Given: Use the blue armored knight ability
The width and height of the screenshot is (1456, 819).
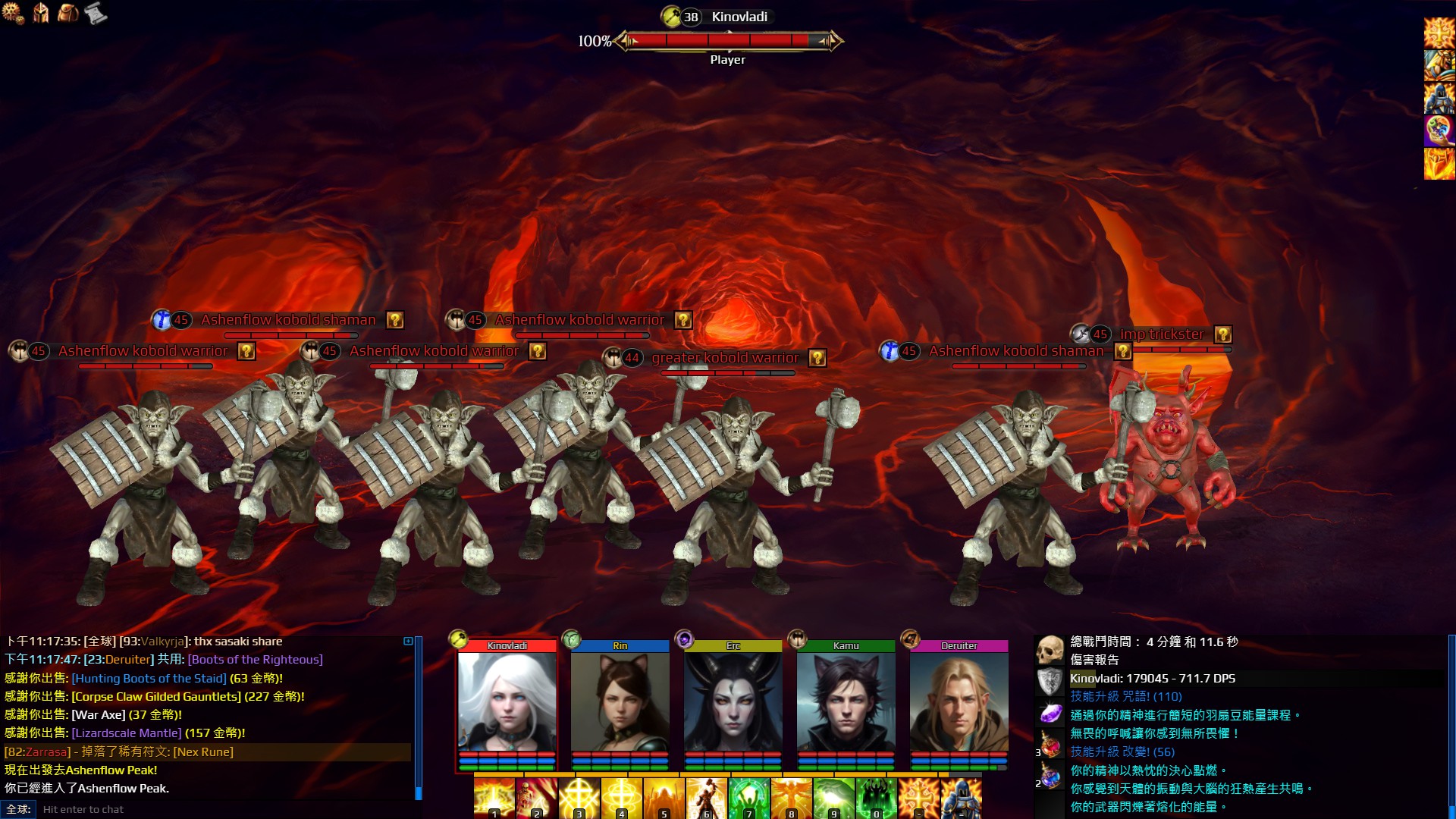Looking at the screenshot, I should pyautogui.click(x=961, y=798).
